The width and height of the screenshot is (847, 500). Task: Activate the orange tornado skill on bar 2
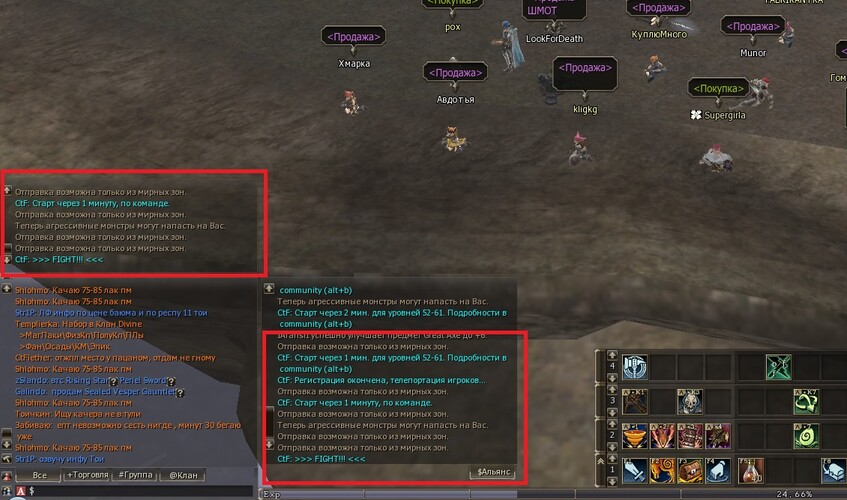tap(634, 436)
